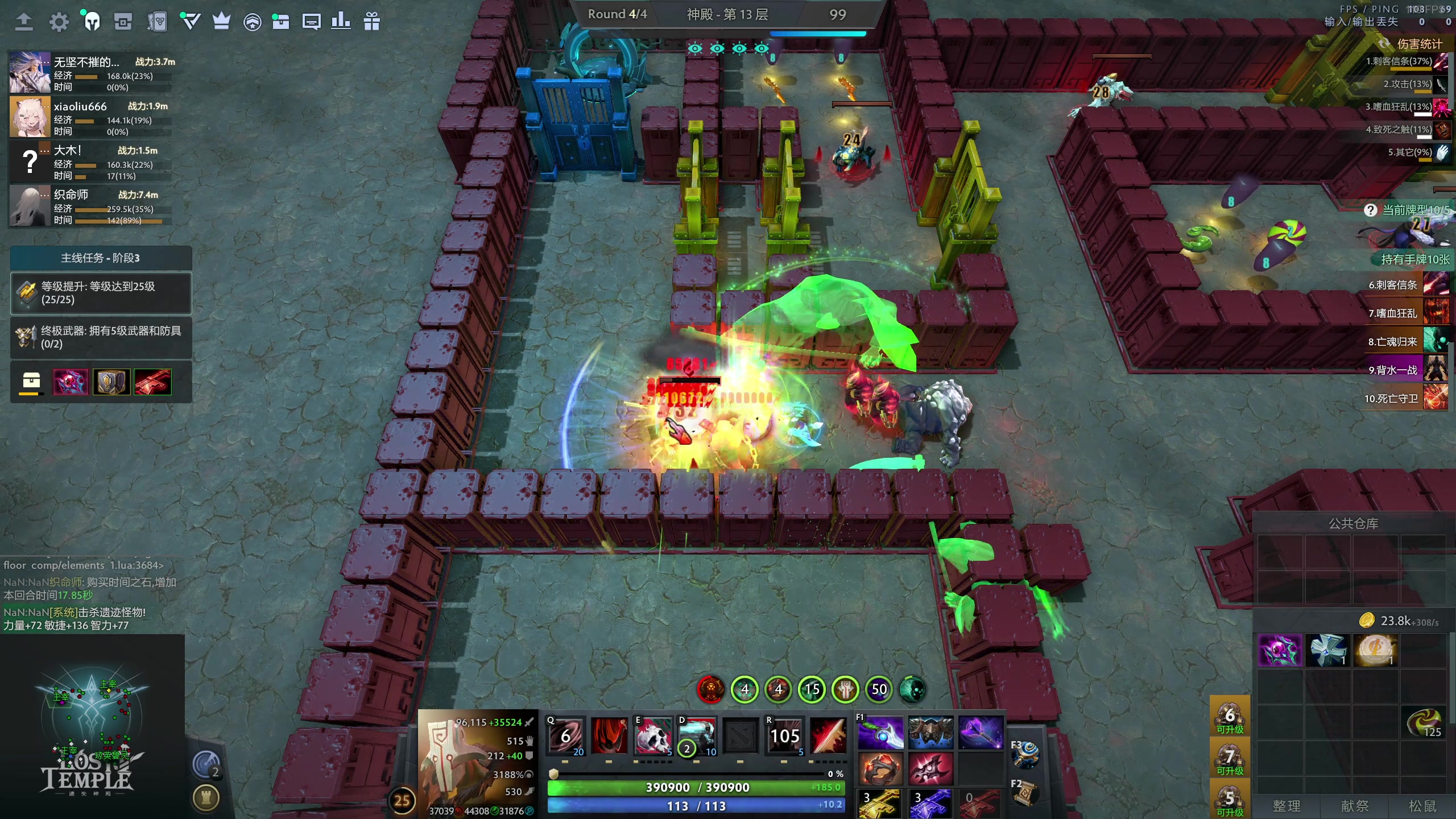The height and width of the screenshot is (819, 1456).
Task: Open the gift box icon in toolbar
Action: tap(371, 22)
